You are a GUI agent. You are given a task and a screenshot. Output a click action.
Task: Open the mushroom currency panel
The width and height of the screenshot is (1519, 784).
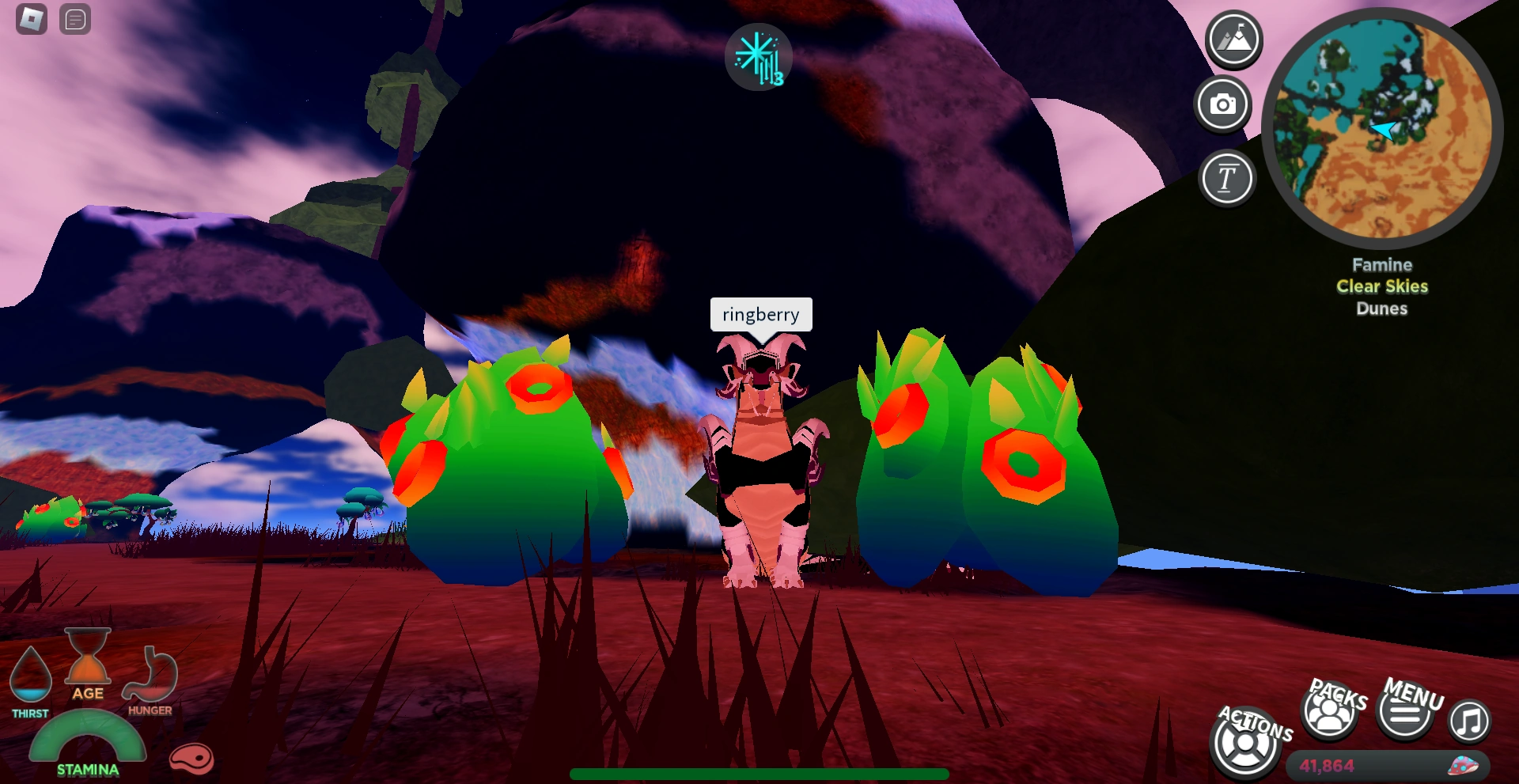point(1462,765)
